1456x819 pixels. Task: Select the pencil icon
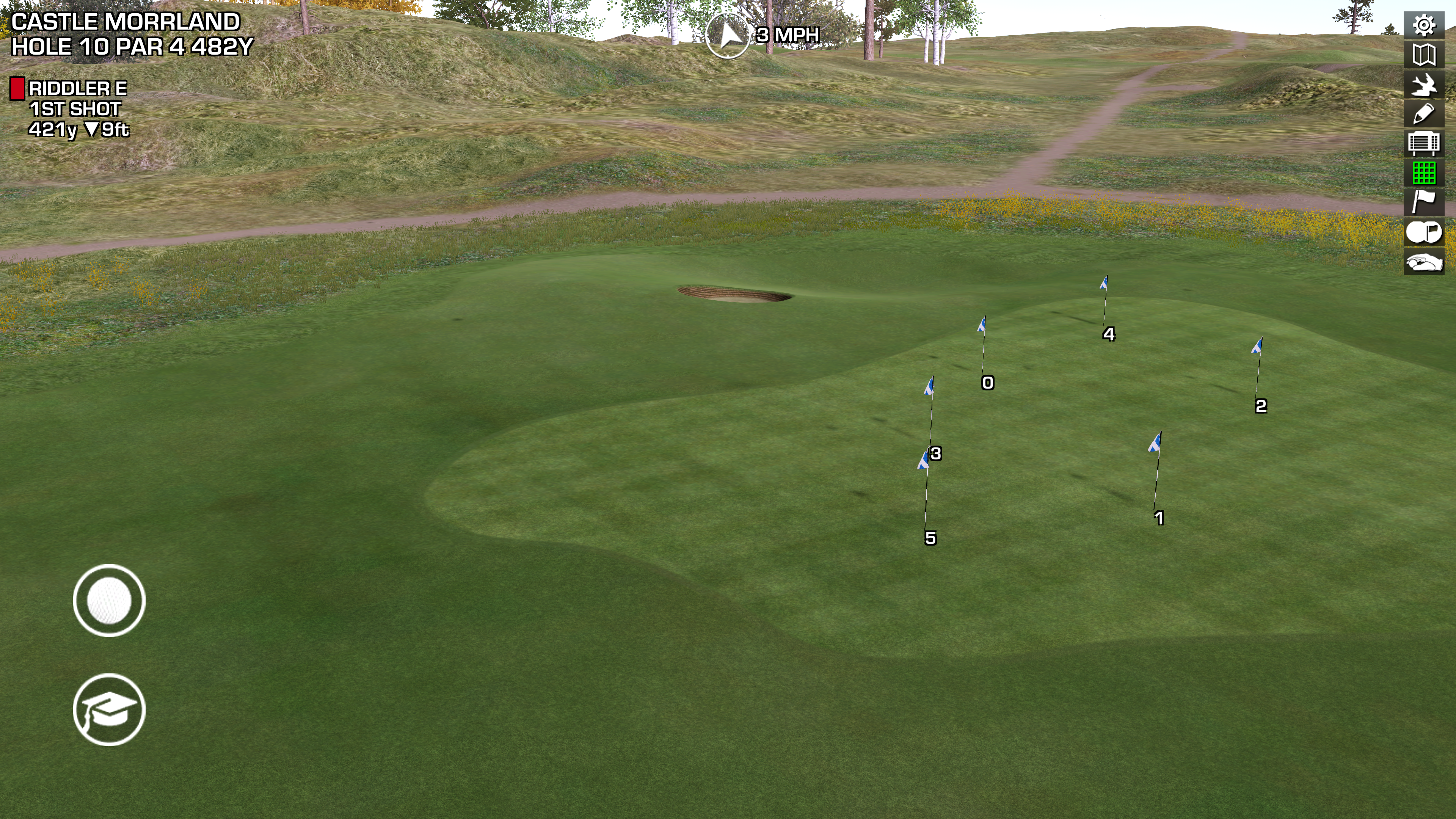click(x=1424, y=114)
